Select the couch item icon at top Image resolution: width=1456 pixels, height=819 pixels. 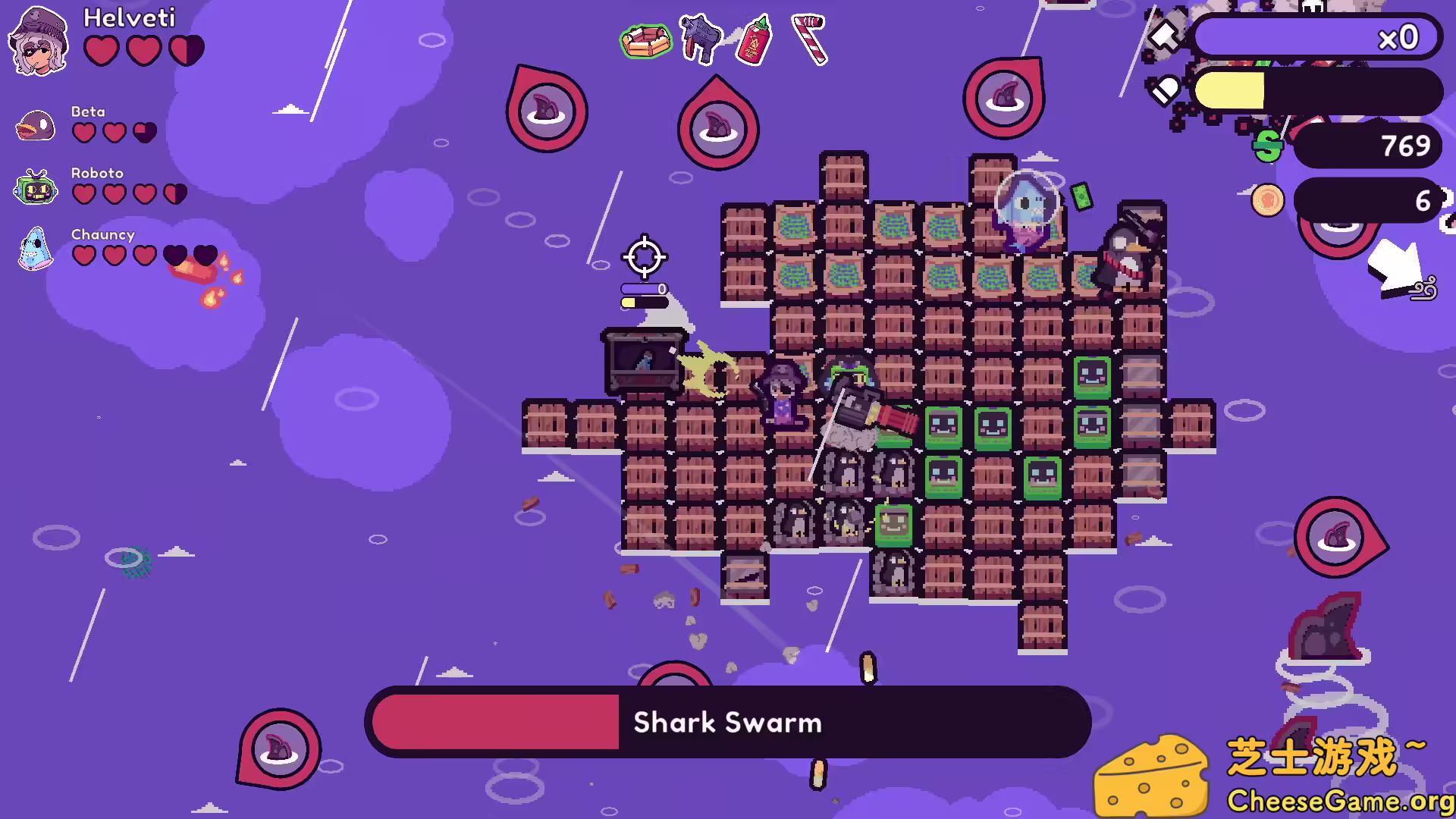click(645, 42)
